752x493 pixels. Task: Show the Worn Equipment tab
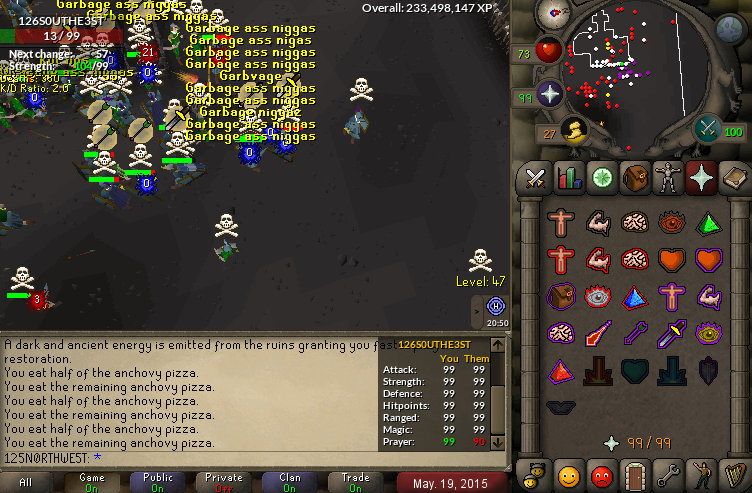[668, 178]
